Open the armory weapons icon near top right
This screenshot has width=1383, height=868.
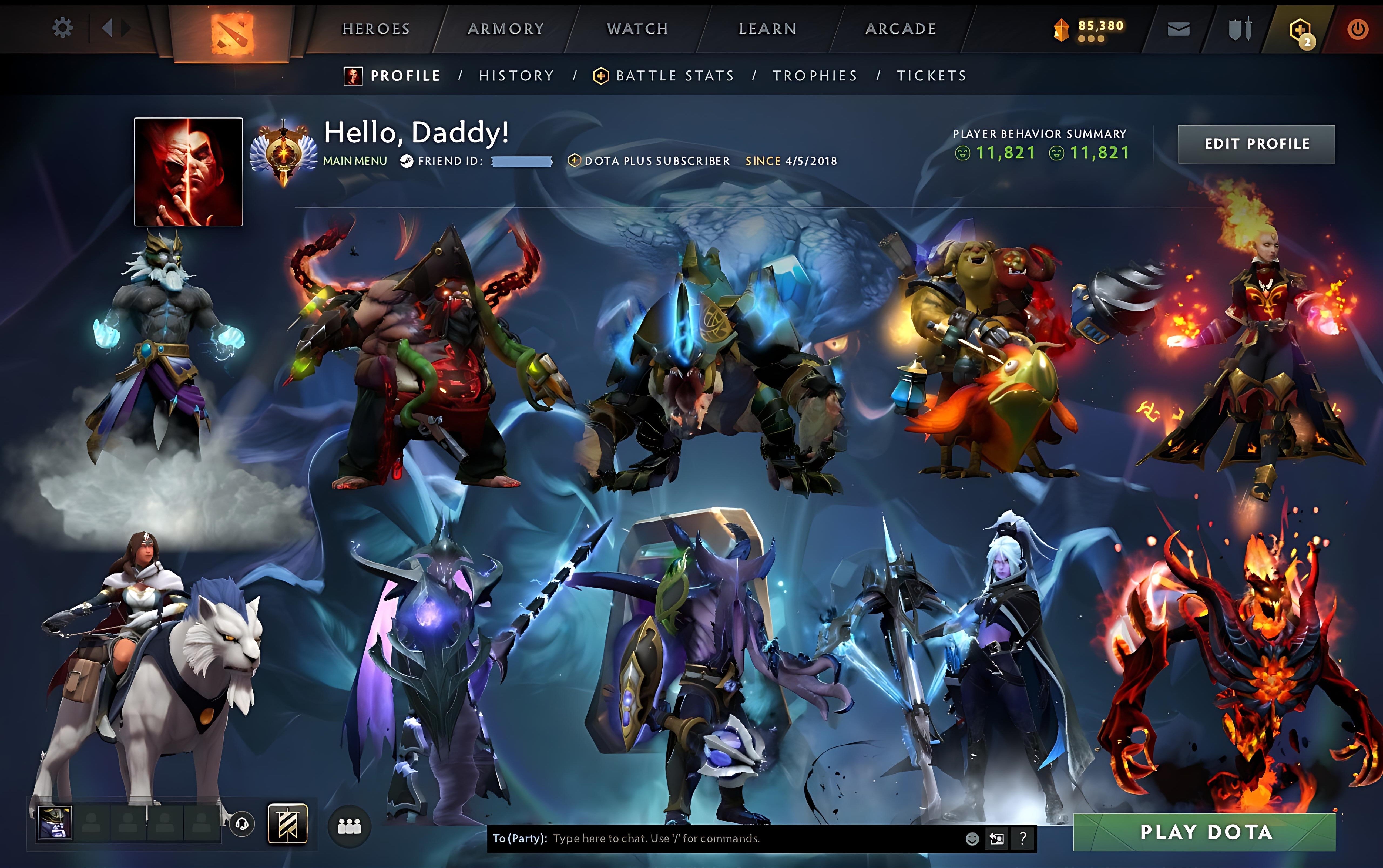point(1240,28)
